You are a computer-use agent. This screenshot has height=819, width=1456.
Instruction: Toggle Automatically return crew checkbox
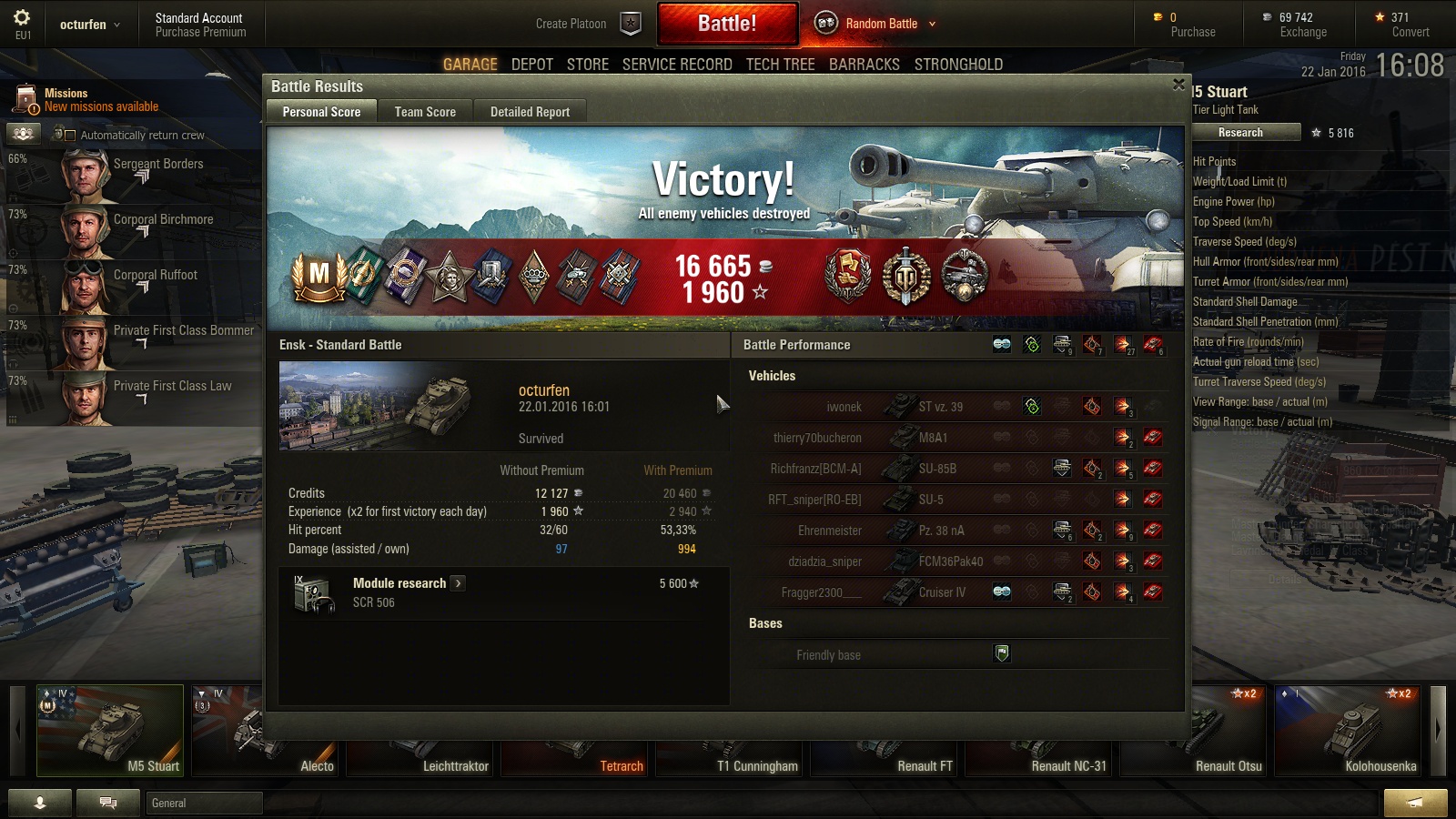70,136
